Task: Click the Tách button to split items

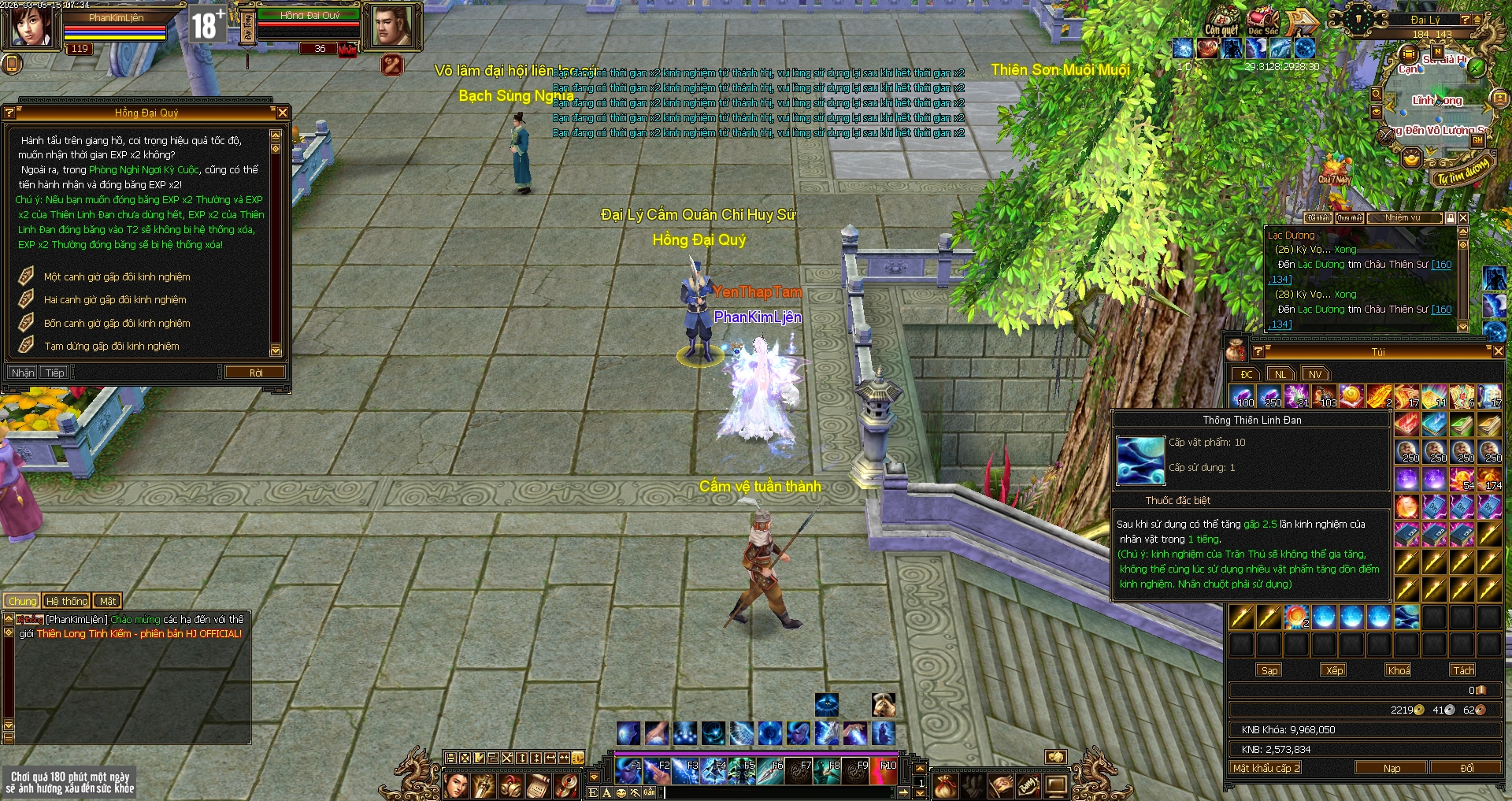Action: click(1463, 670)
